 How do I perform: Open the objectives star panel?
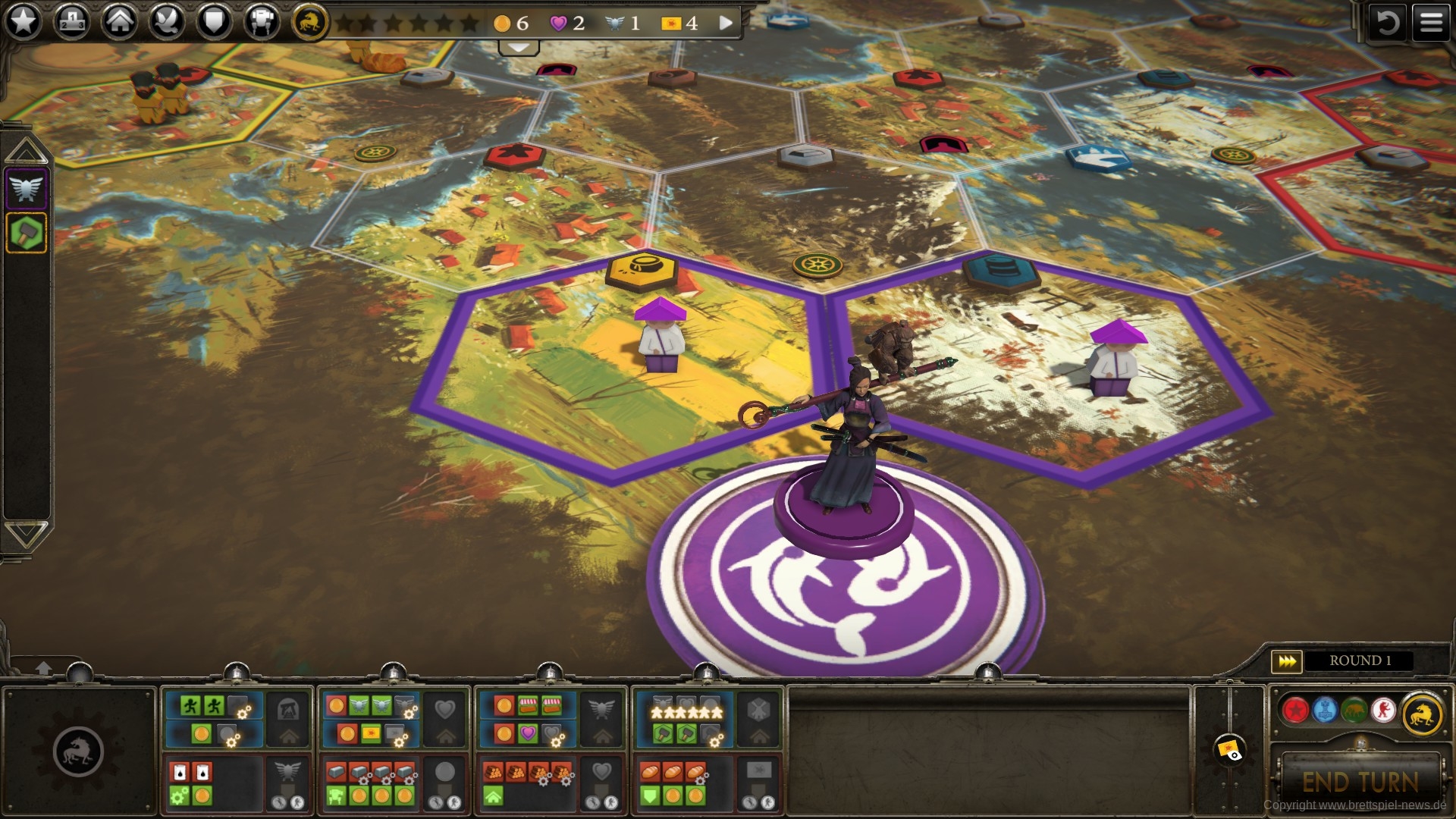pos(23,20)
